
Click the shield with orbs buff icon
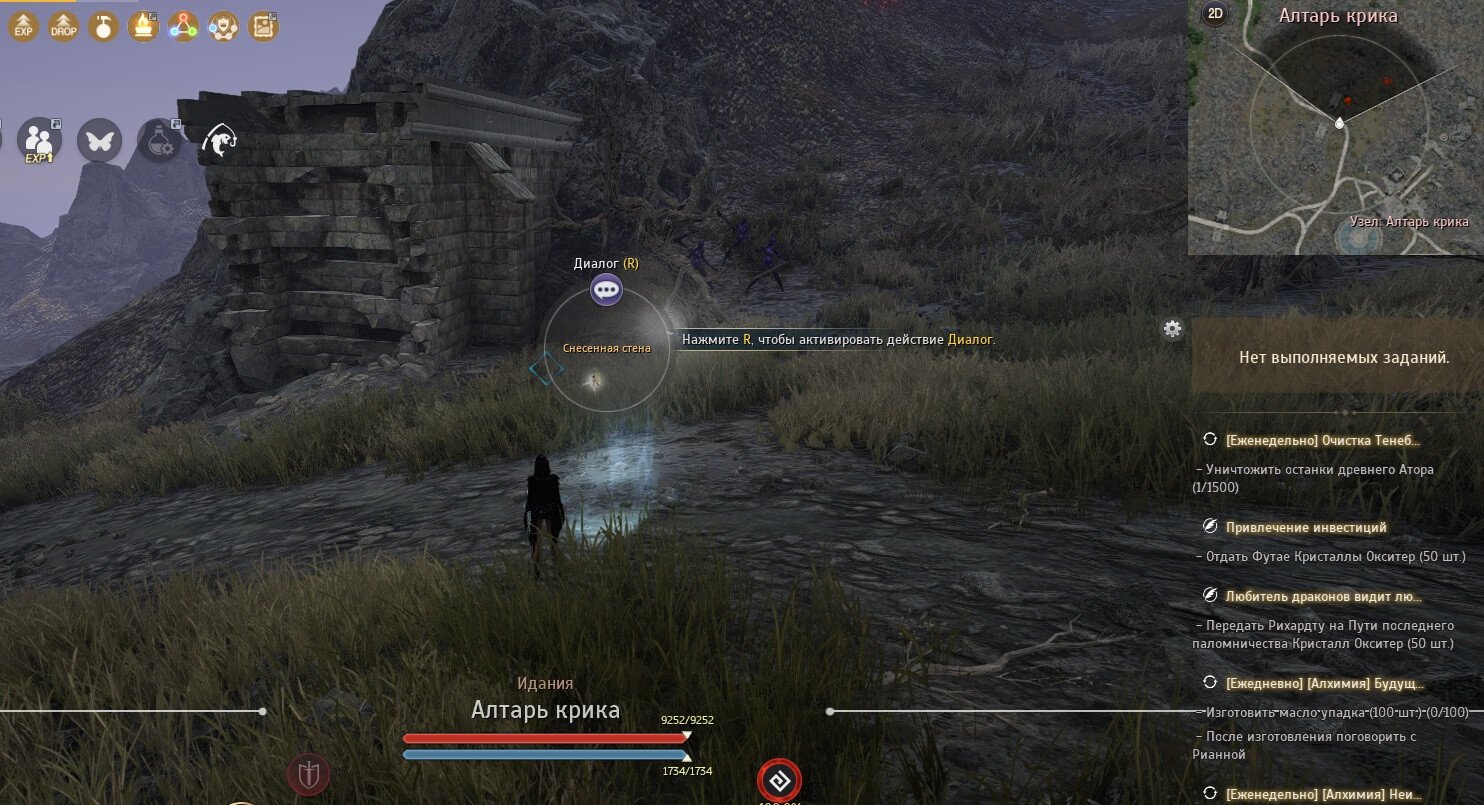click(223, 26)
